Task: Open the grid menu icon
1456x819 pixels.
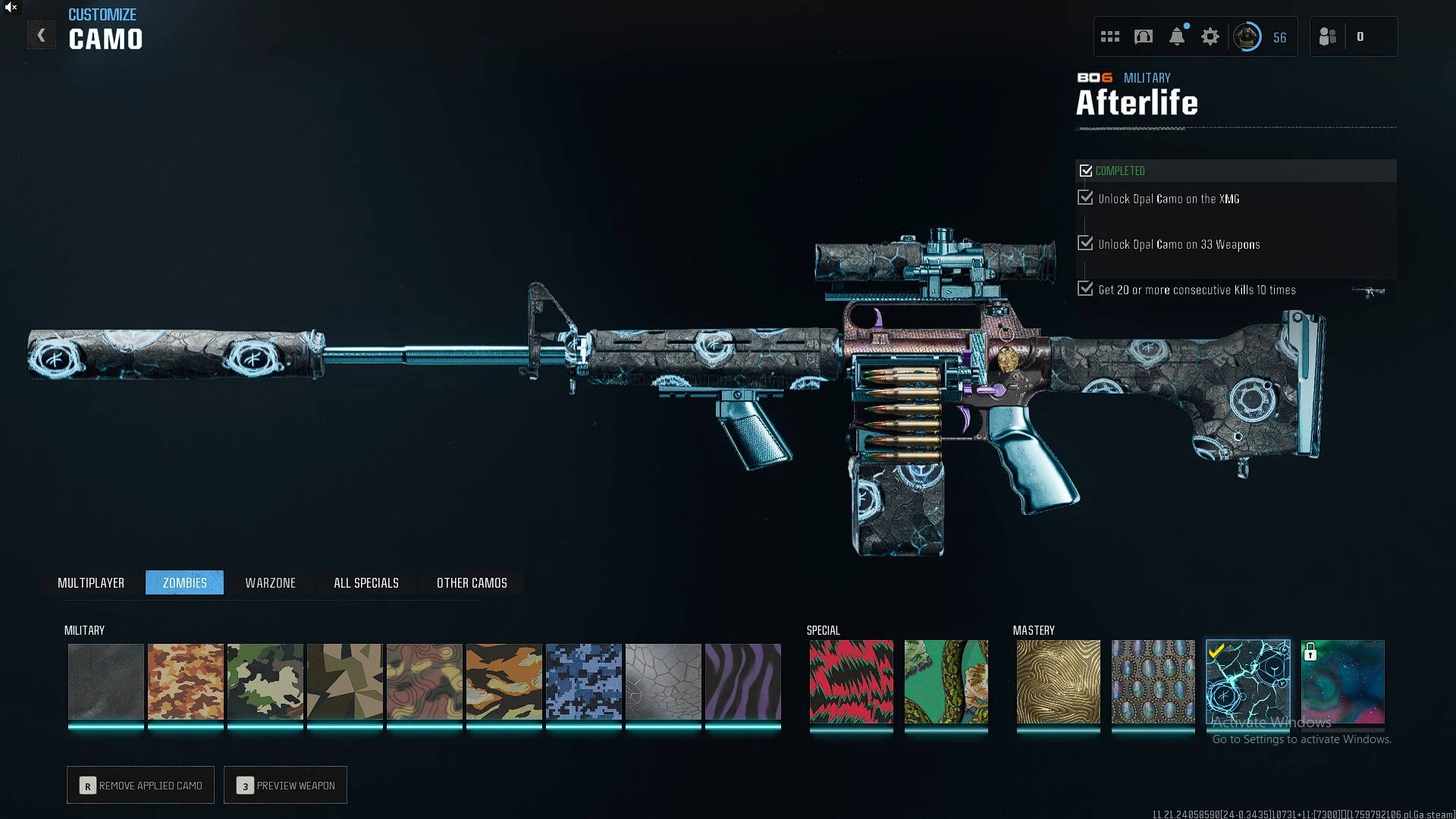Action: 1110,36
